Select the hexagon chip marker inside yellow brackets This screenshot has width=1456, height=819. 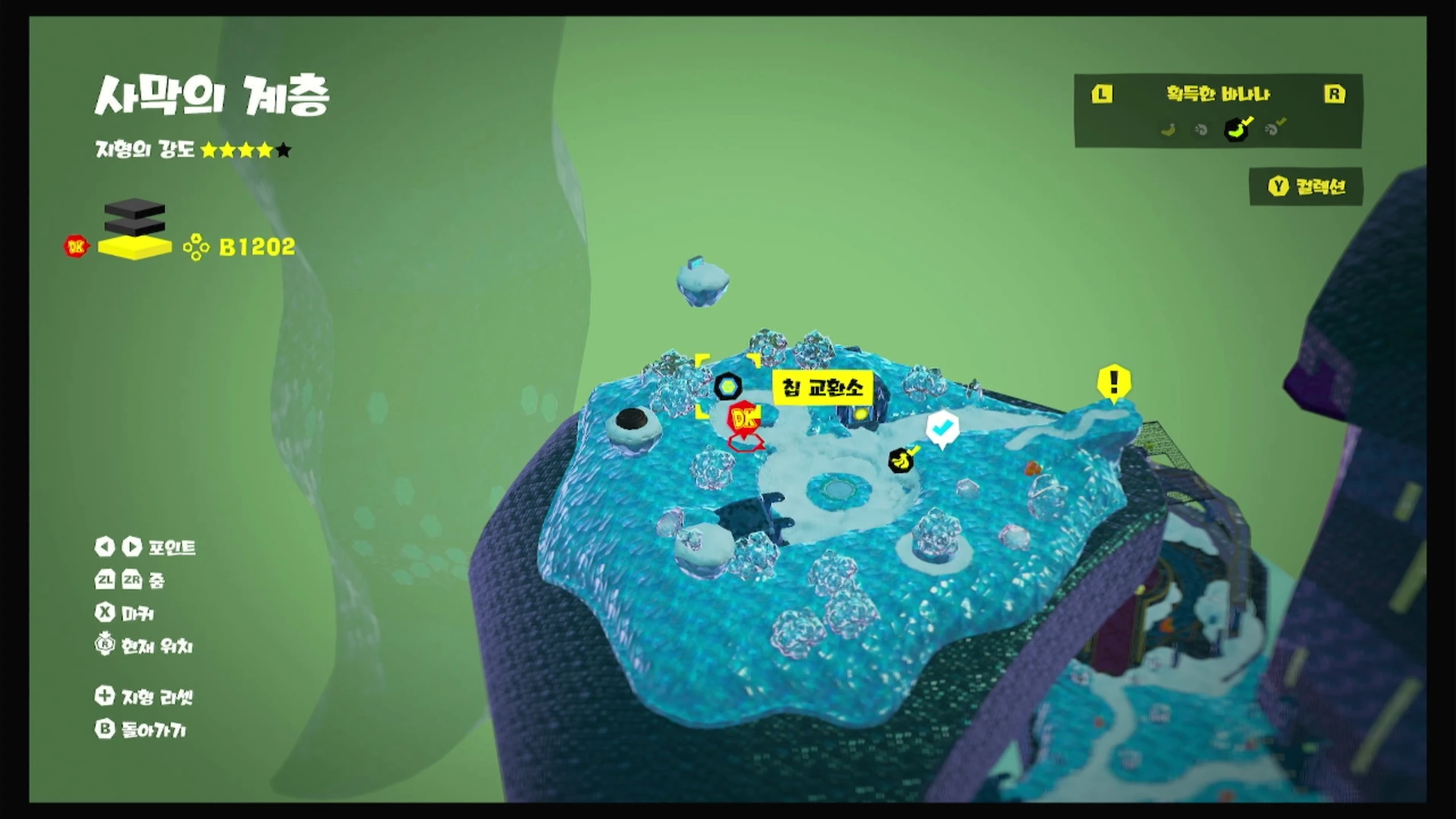728,387
